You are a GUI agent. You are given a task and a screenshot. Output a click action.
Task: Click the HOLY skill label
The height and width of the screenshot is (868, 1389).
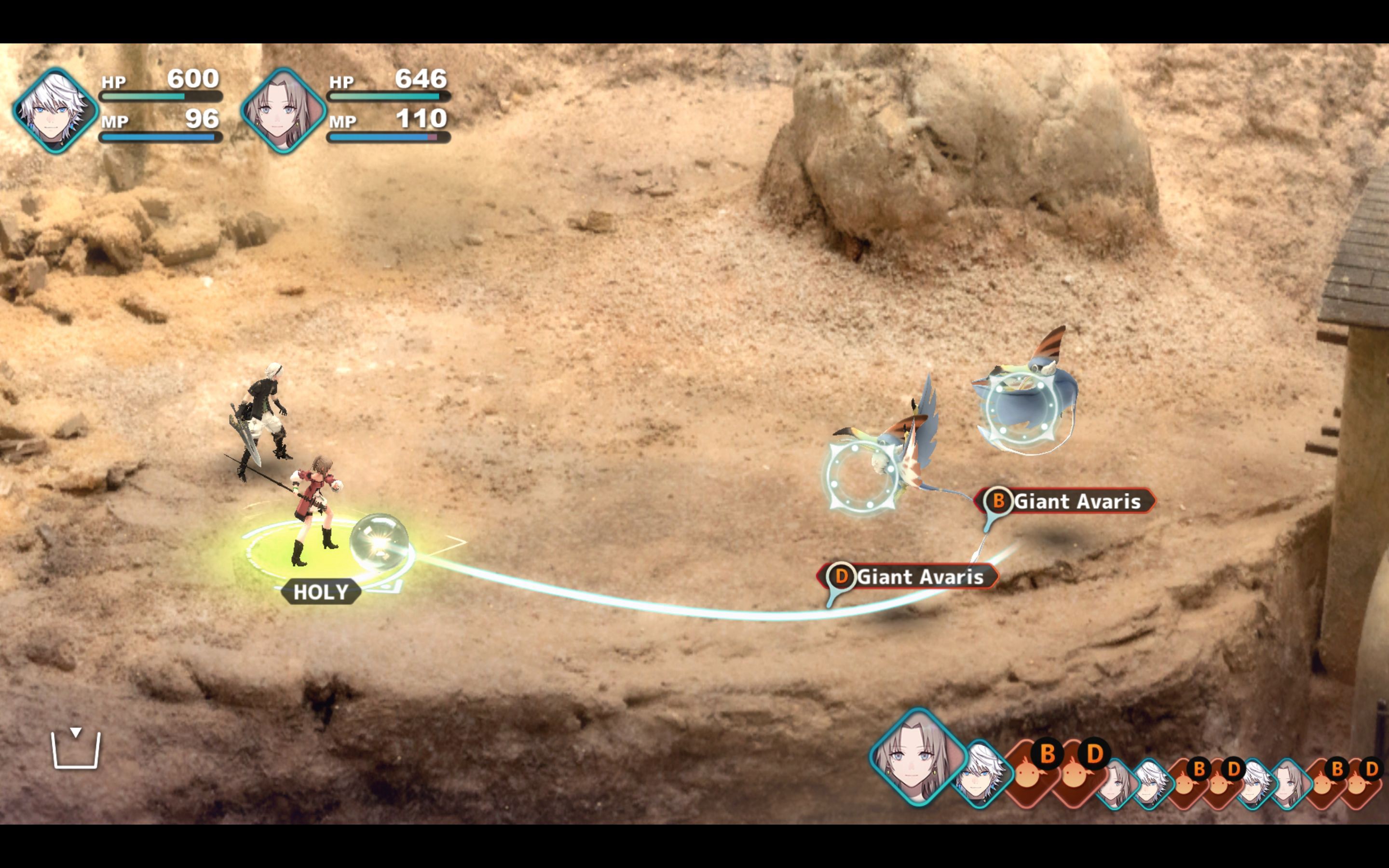point(321,592)
